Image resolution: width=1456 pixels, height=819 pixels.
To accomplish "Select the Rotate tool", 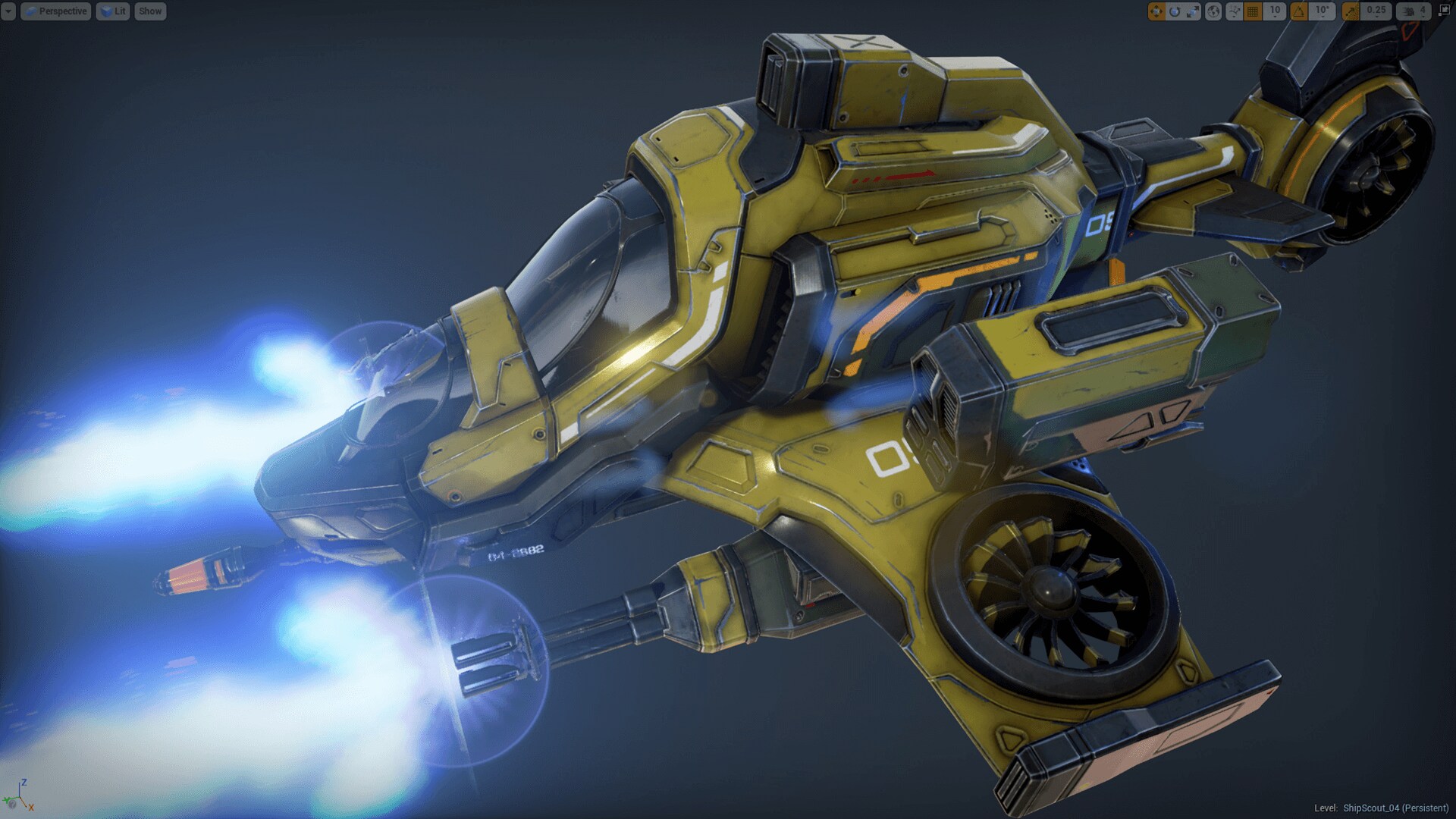I will pyautogui.click(x=1176, y=11).
